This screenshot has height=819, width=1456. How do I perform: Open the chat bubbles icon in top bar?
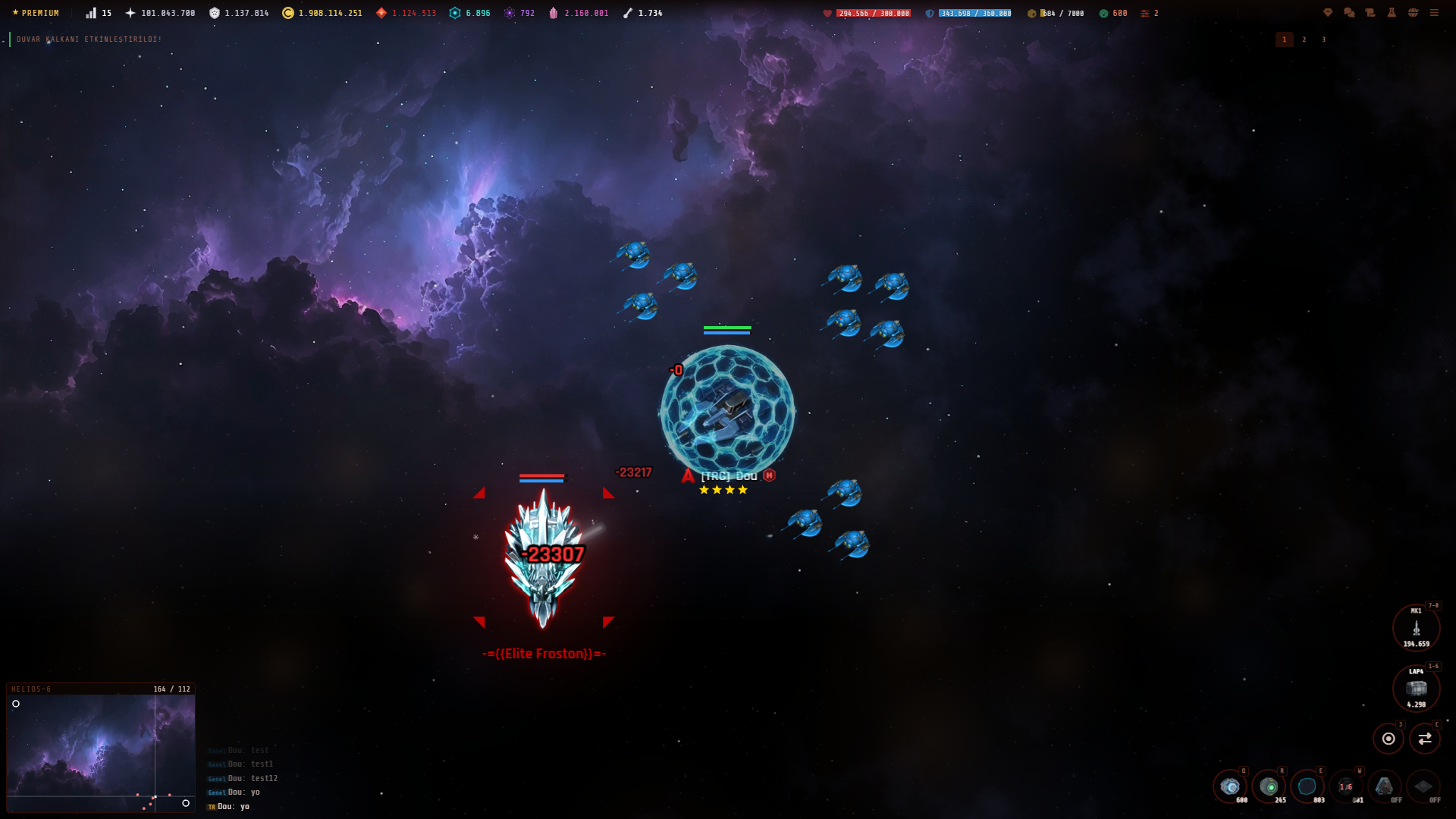pos(1348,12)
